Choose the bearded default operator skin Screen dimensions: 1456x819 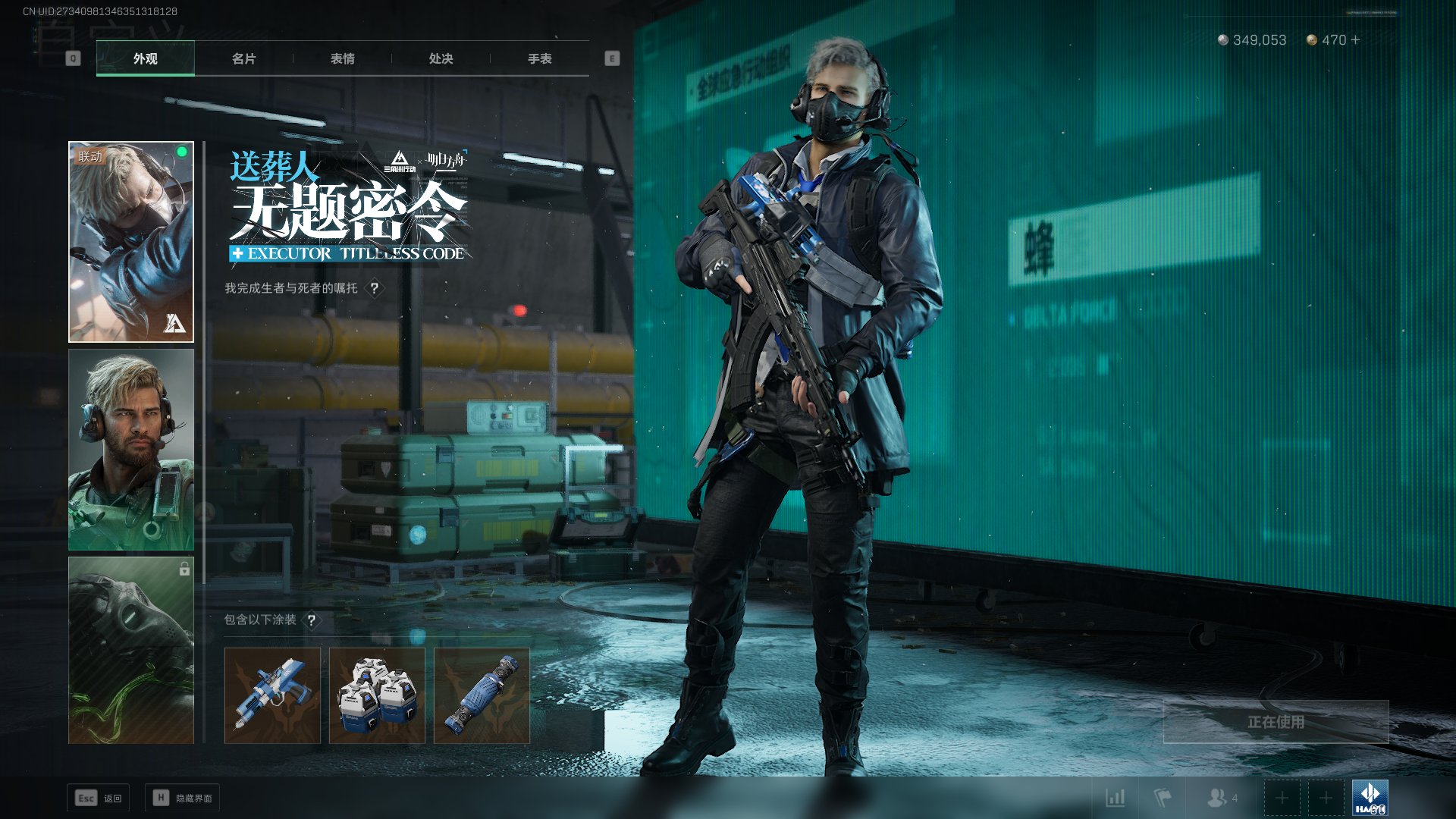[131, 450]
